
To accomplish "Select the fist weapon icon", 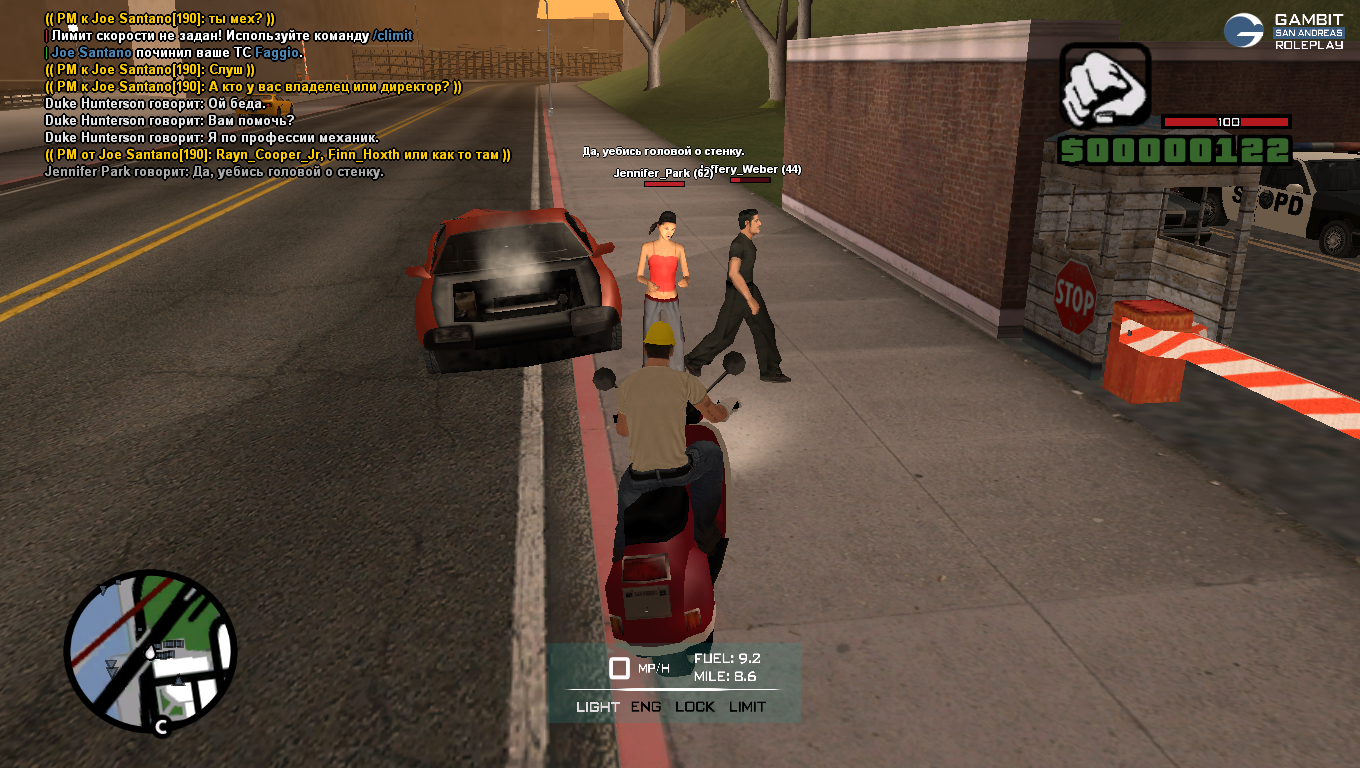I will (1105, 86).
